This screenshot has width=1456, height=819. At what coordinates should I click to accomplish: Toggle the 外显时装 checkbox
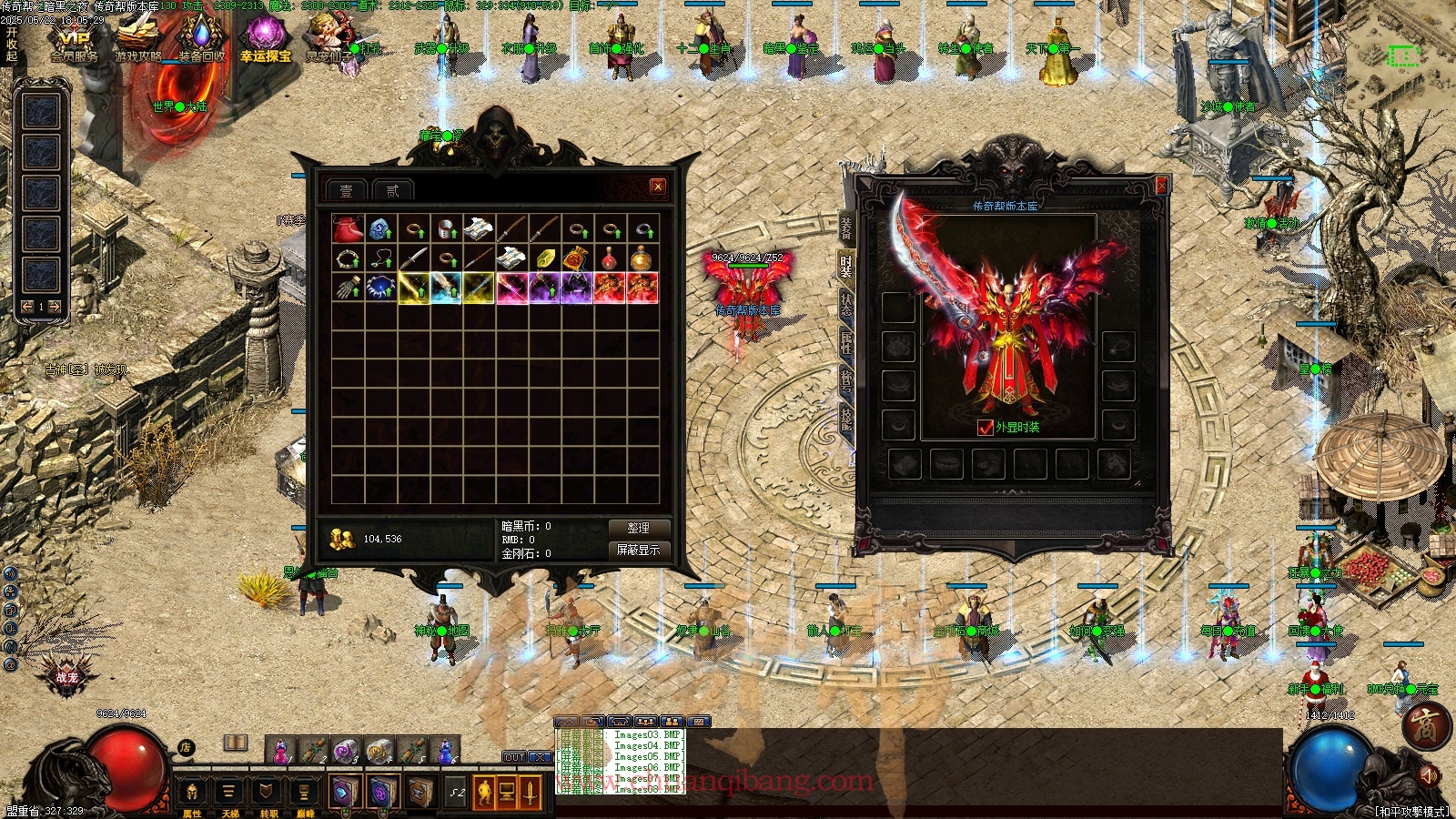click(985, 427)
